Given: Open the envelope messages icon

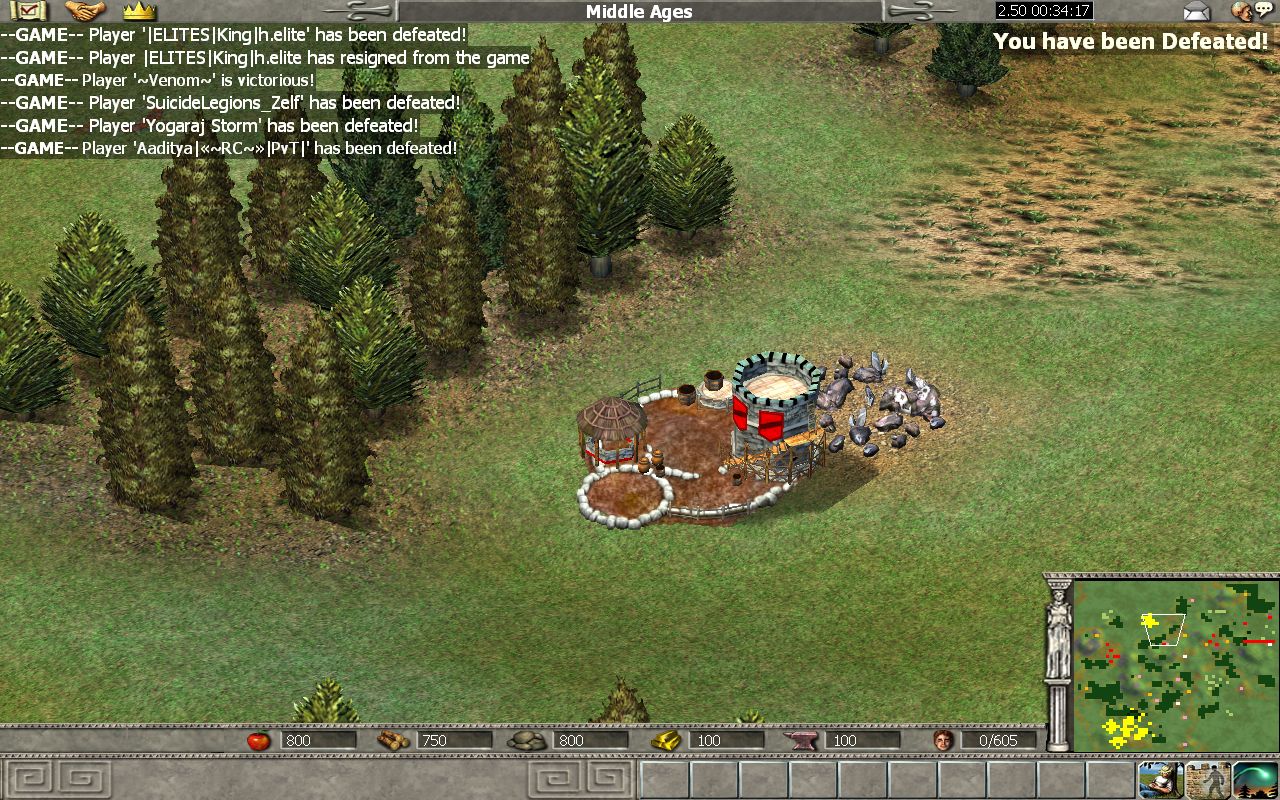Looking at the screenshot, I should [x=1196, y=11].
